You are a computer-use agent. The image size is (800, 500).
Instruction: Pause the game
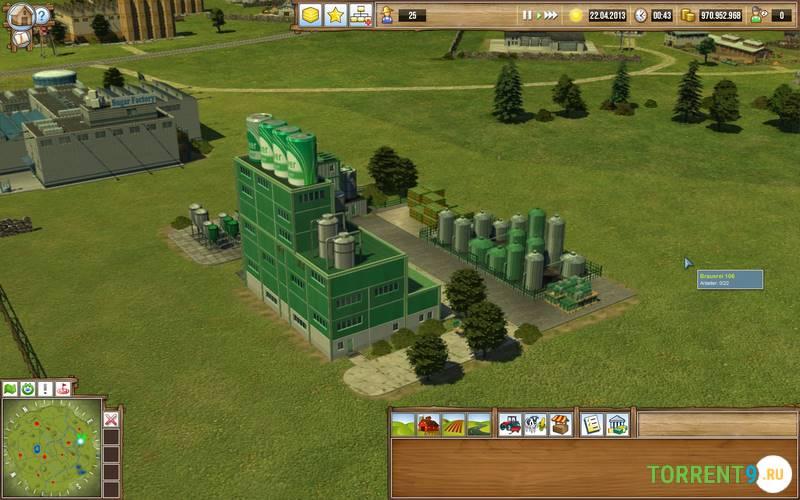tap(527, 15)
